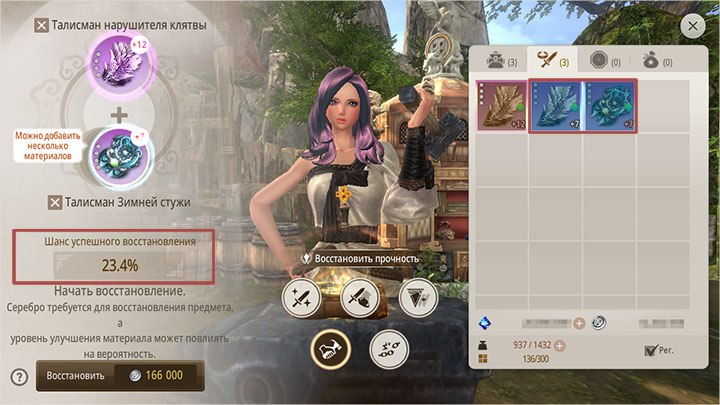Select the highlighted anvil hammer function
Screen dimensions: 720x405
pos(329,347)
